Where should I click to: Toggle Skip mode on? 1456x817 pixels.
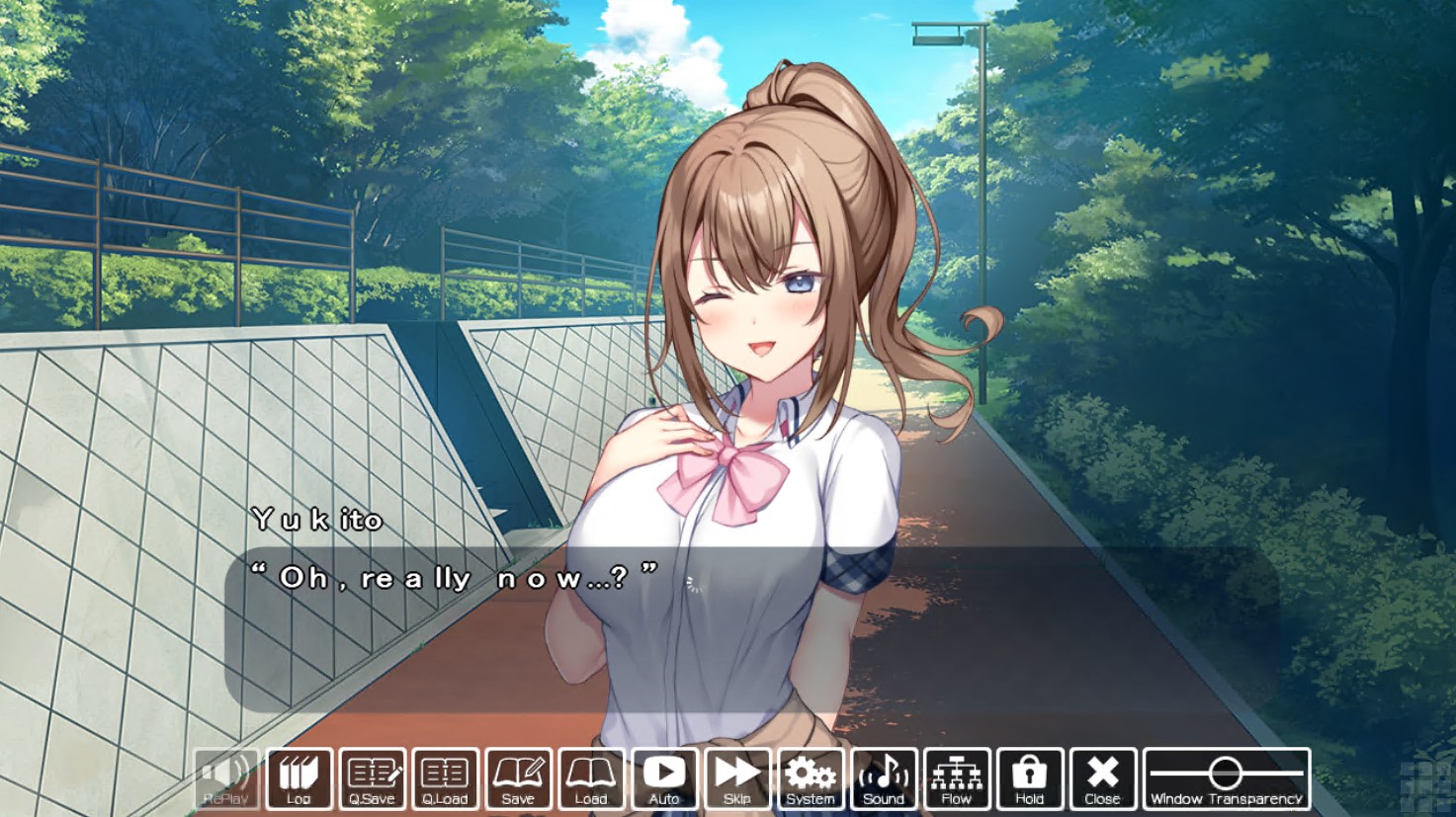737,778
